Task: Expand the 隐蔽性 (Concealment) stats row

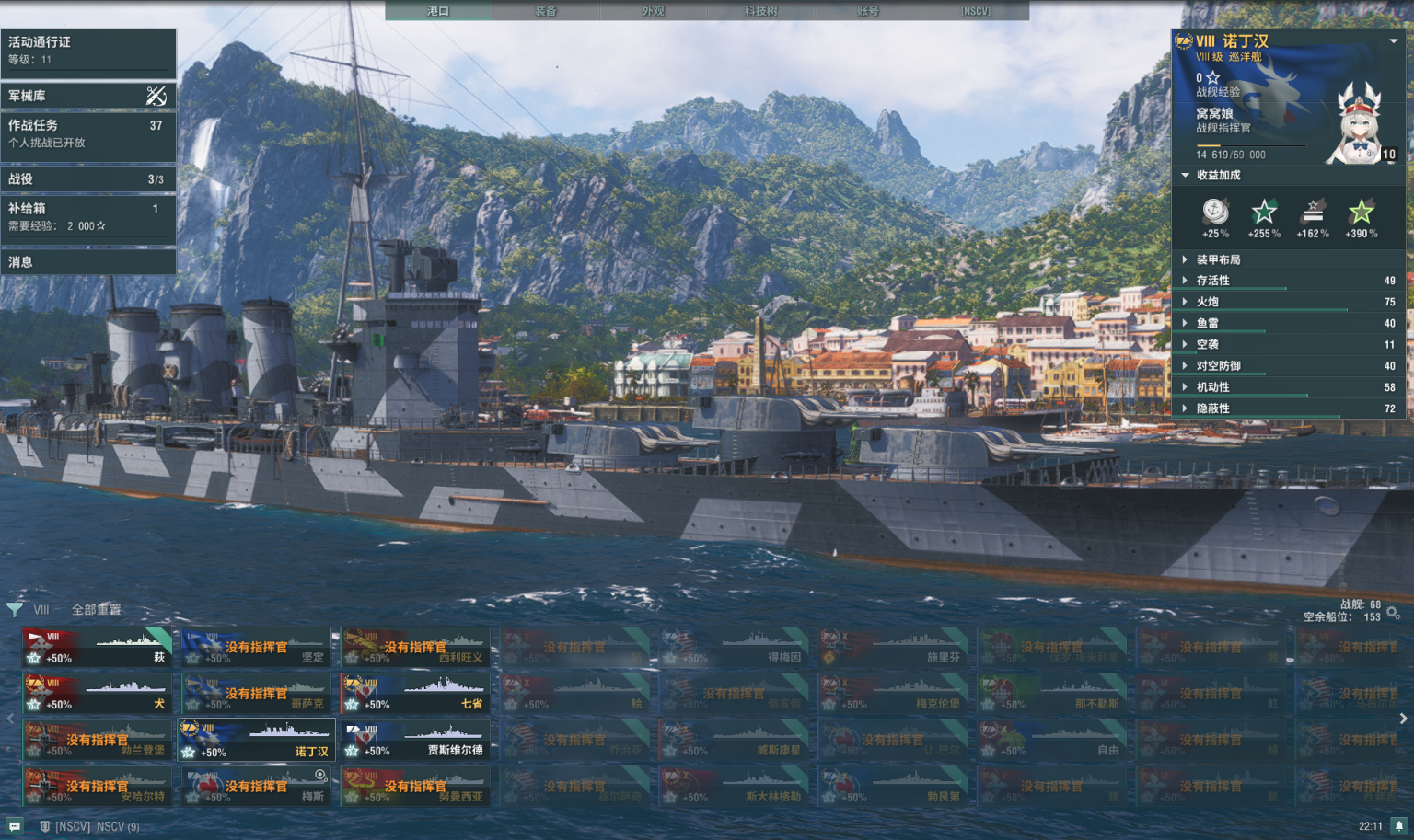Action: coord(1289,408)
